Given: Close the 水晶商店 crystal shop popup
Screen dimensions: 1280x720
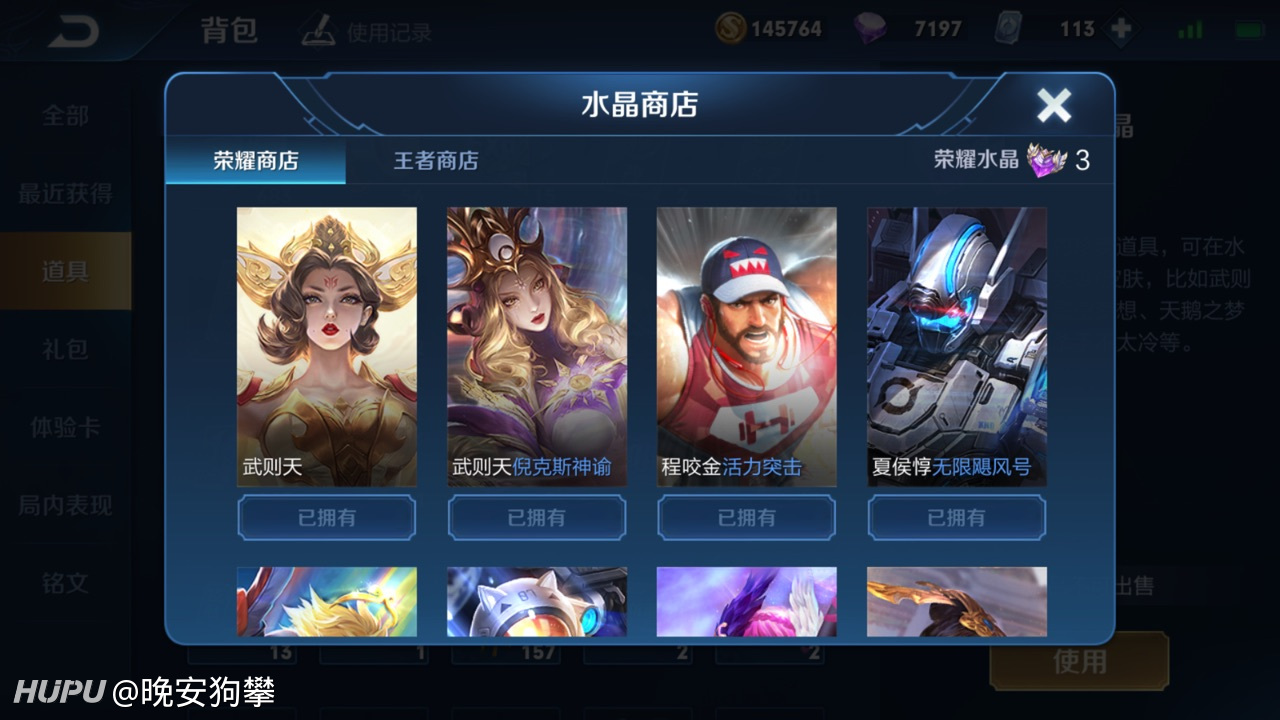Looking at the screenshot, I should tap(1054, 105).
